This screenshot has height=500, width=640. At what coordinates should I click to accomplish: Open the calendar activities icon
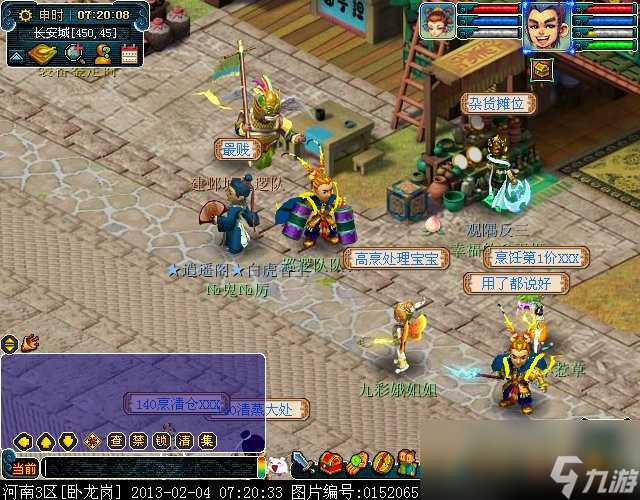129,54
